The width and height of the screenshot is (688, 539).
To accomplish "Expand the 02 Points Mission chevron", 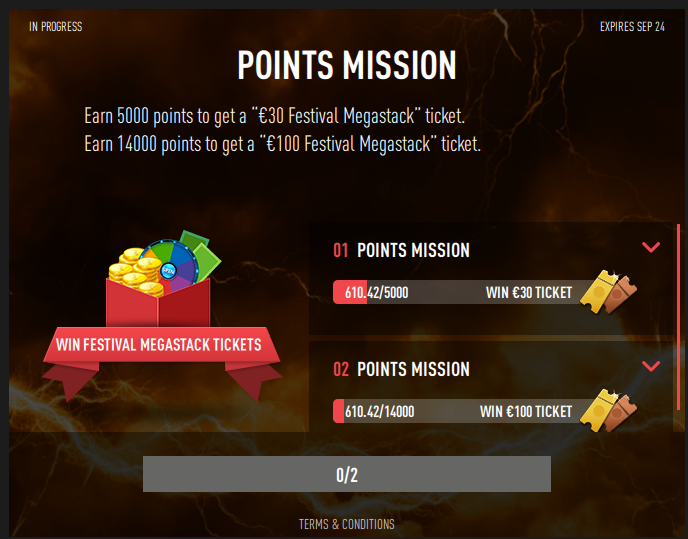I will [x=651, y=366].
